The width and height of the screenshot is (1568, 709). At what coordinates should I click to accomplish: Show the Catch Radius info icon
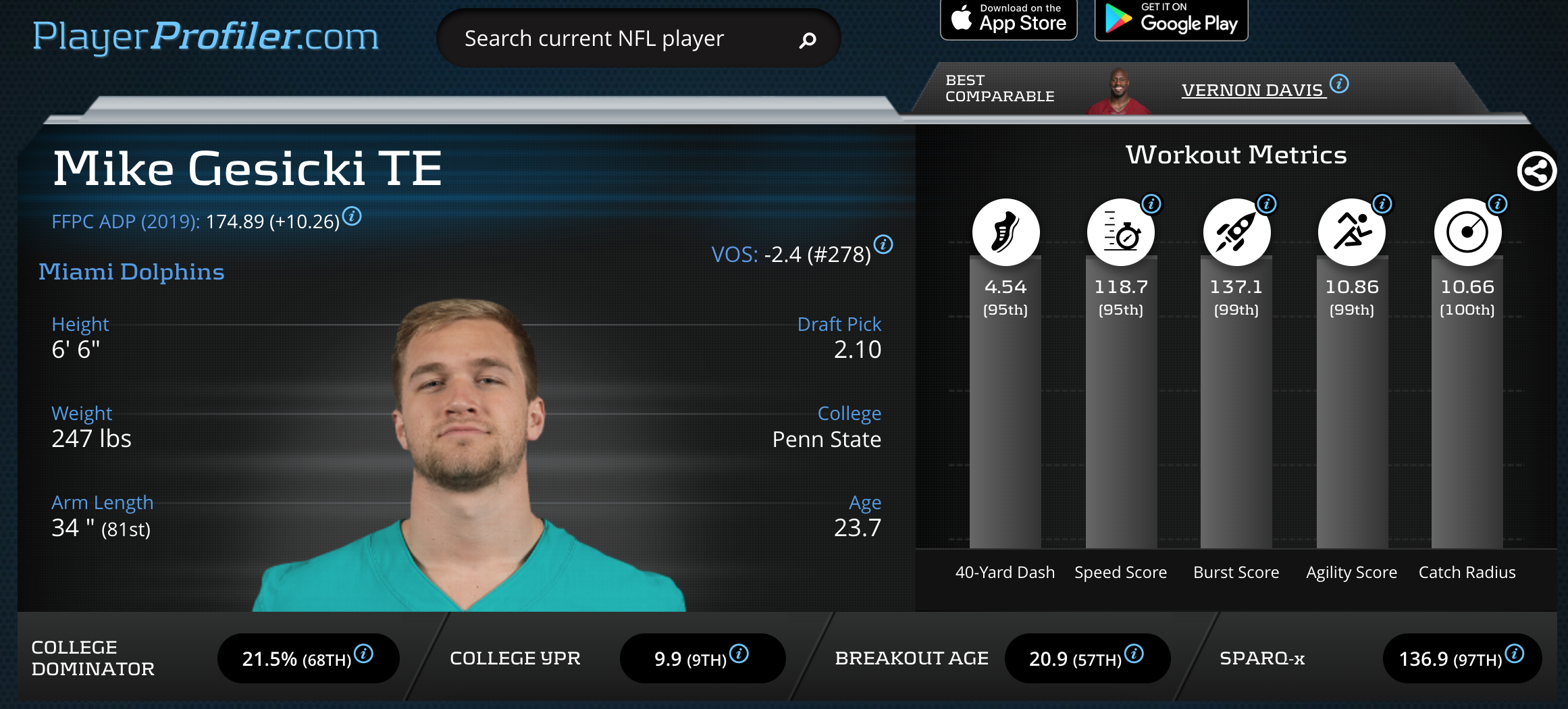tap(1498, 203)
